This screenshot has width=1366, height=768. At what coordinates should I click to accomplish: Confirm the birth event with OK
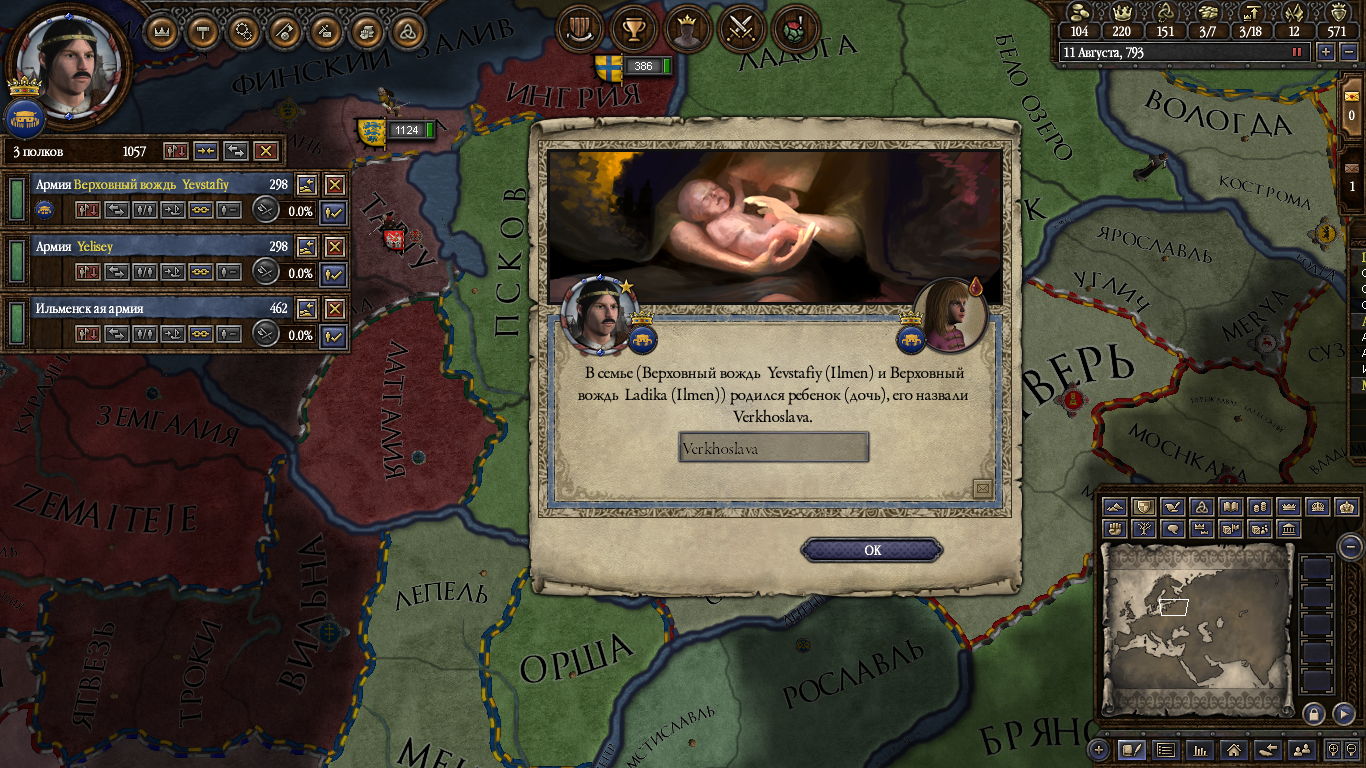pos(872,550)
